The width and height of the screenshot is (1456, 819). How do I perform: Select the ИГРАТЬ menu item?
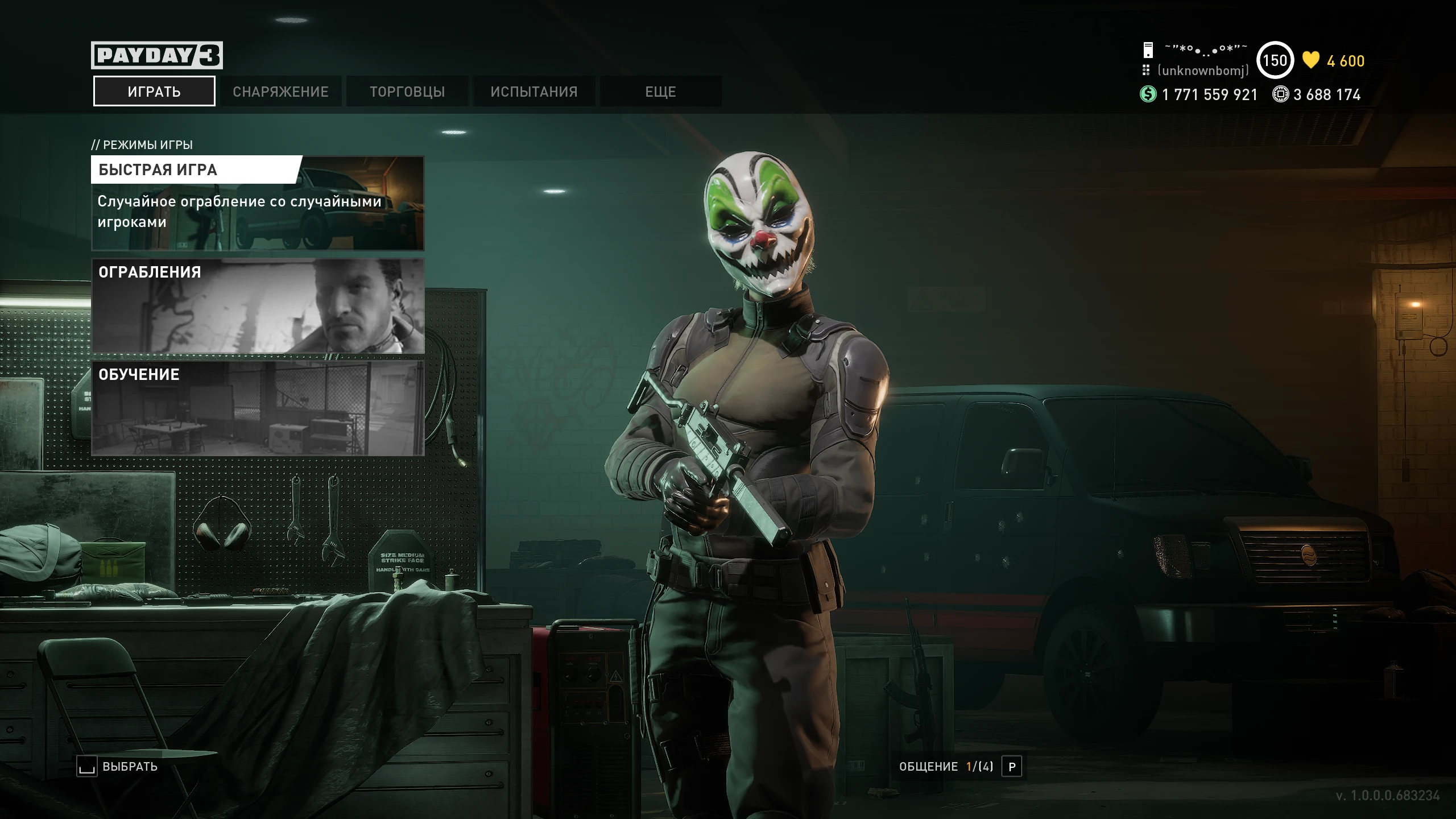tap(154, 91)
